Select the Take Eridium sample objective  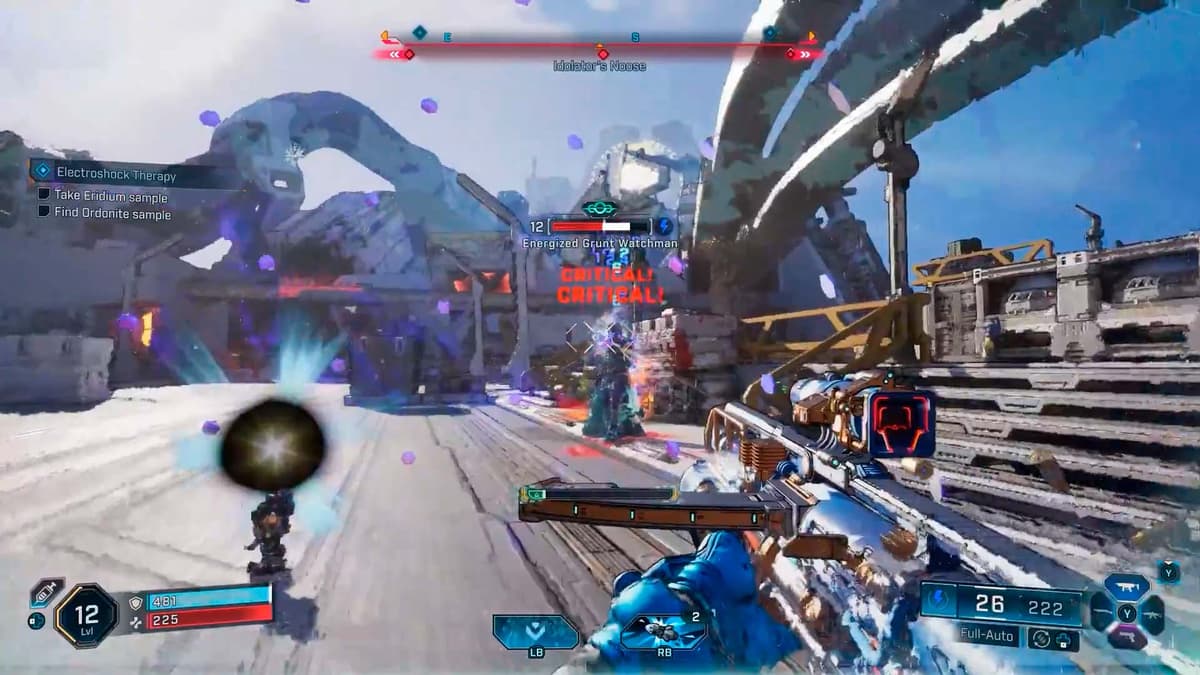(111, 196)
